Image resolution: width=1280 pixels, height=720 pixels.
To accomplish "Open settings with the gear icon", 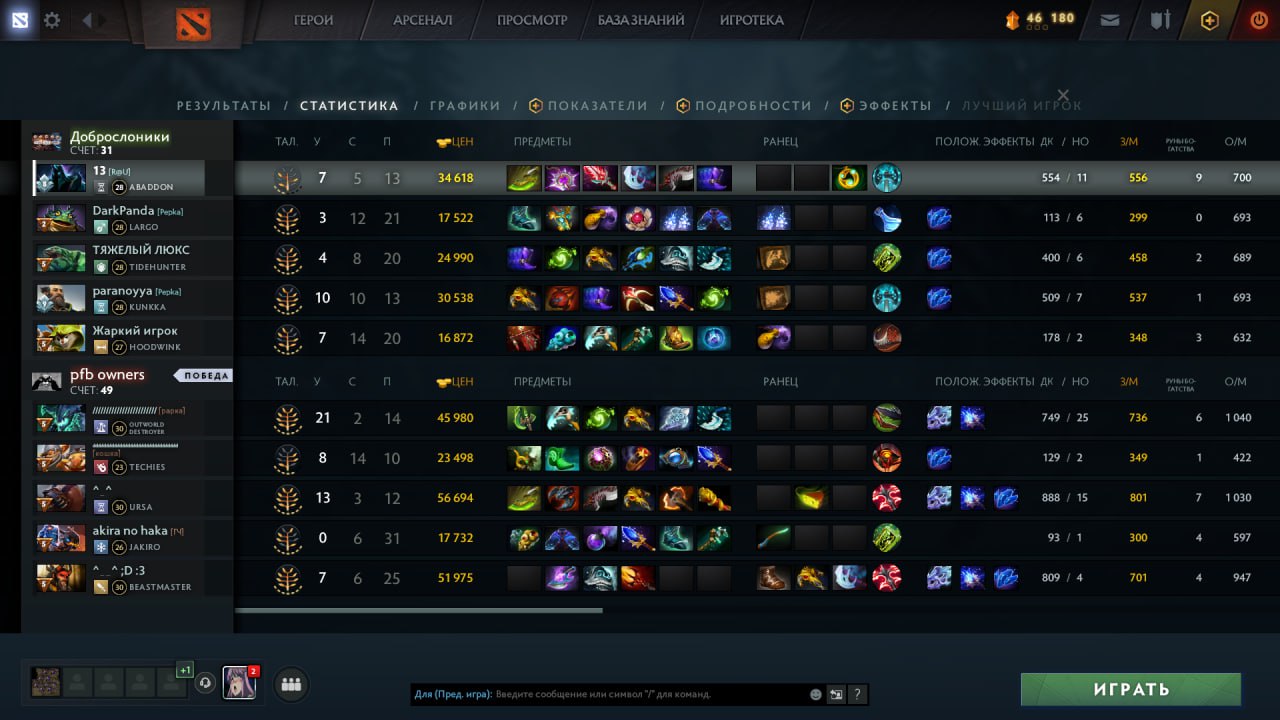I will point(52,20).
